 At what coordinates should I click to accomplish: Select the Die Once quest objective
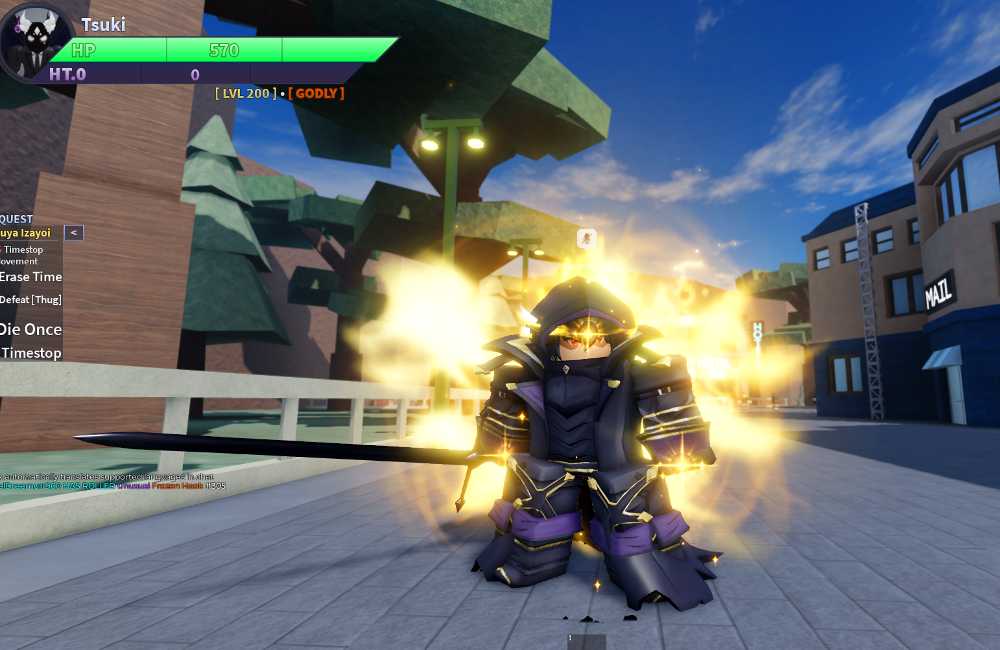tap(31, 329)
